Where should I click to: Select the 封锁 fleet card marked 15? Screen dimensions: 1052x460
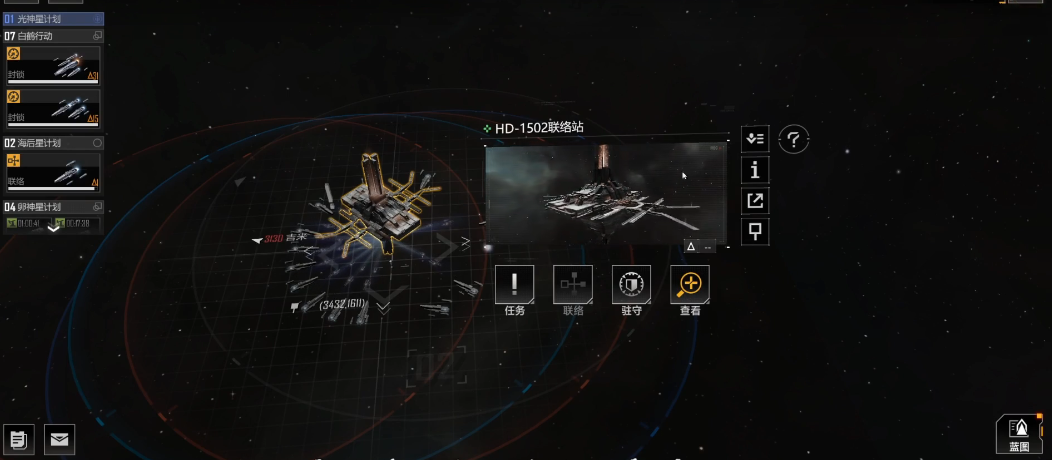[53, 108]
